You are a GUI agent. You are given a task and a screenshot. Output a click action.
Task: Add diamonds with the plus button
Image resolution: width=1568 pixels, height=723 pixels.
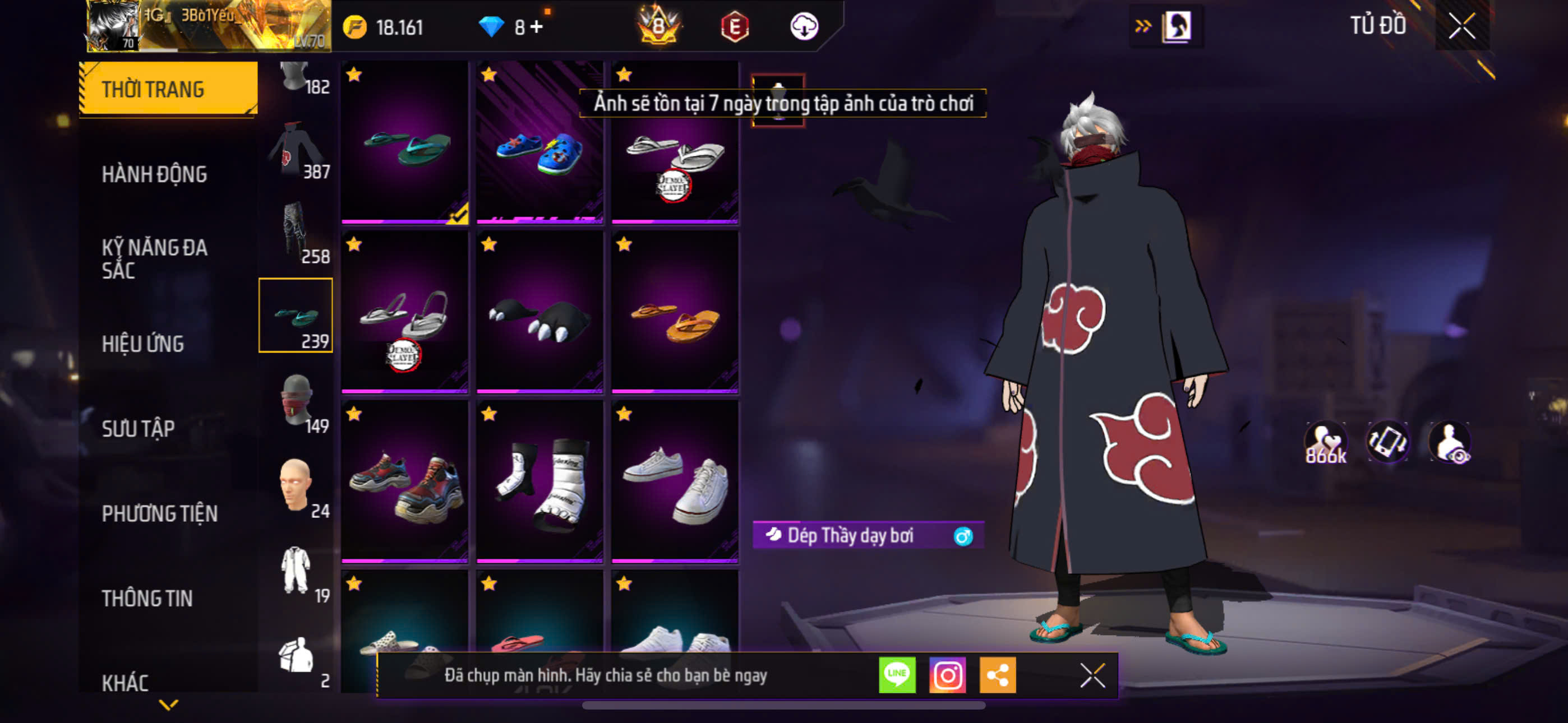coord(536,27)
